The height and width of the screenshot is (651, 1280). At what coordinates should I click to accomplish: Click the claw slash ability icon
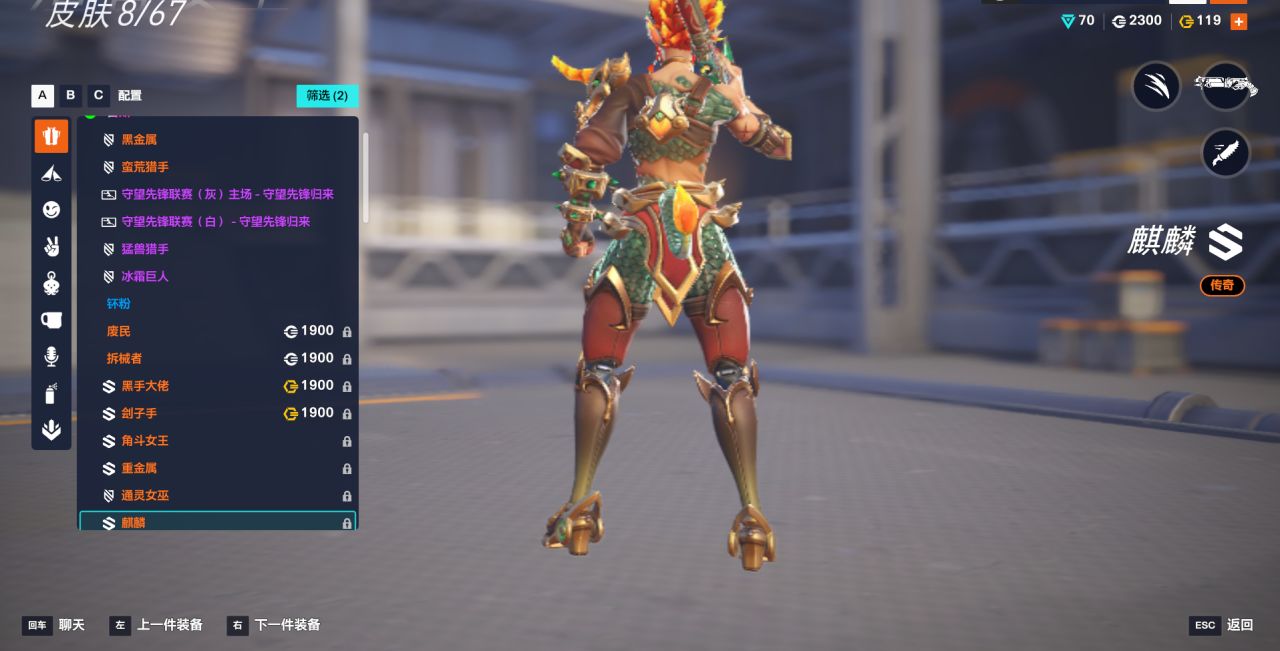click(x=1157, y=86)
